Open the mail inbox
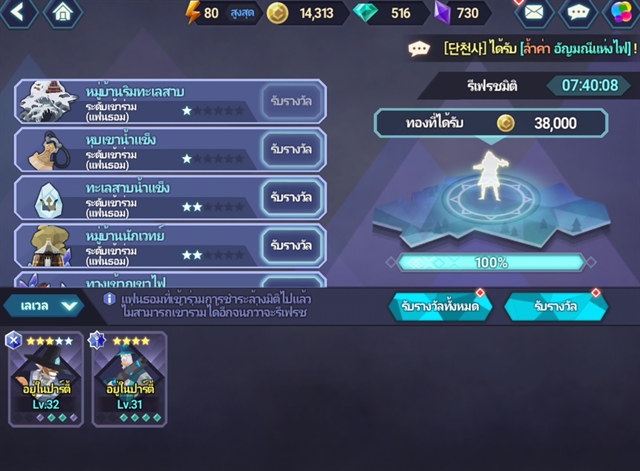The height and width of the screenshot is (471, 640). [x=533, y=13]
